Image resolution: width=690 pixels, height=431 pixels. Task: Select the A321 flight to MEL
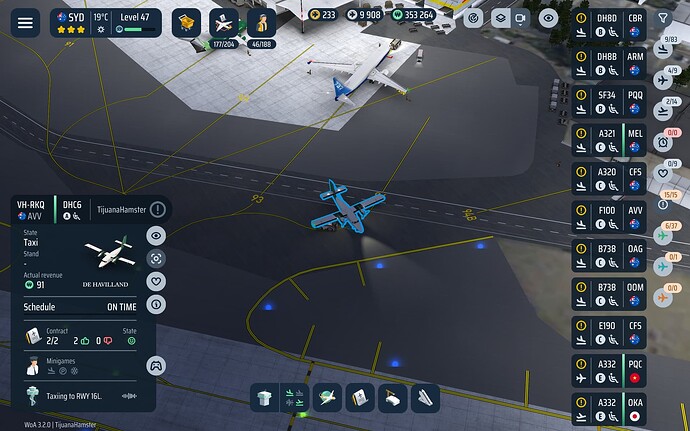pyautogui.click(x=610, y=140)
